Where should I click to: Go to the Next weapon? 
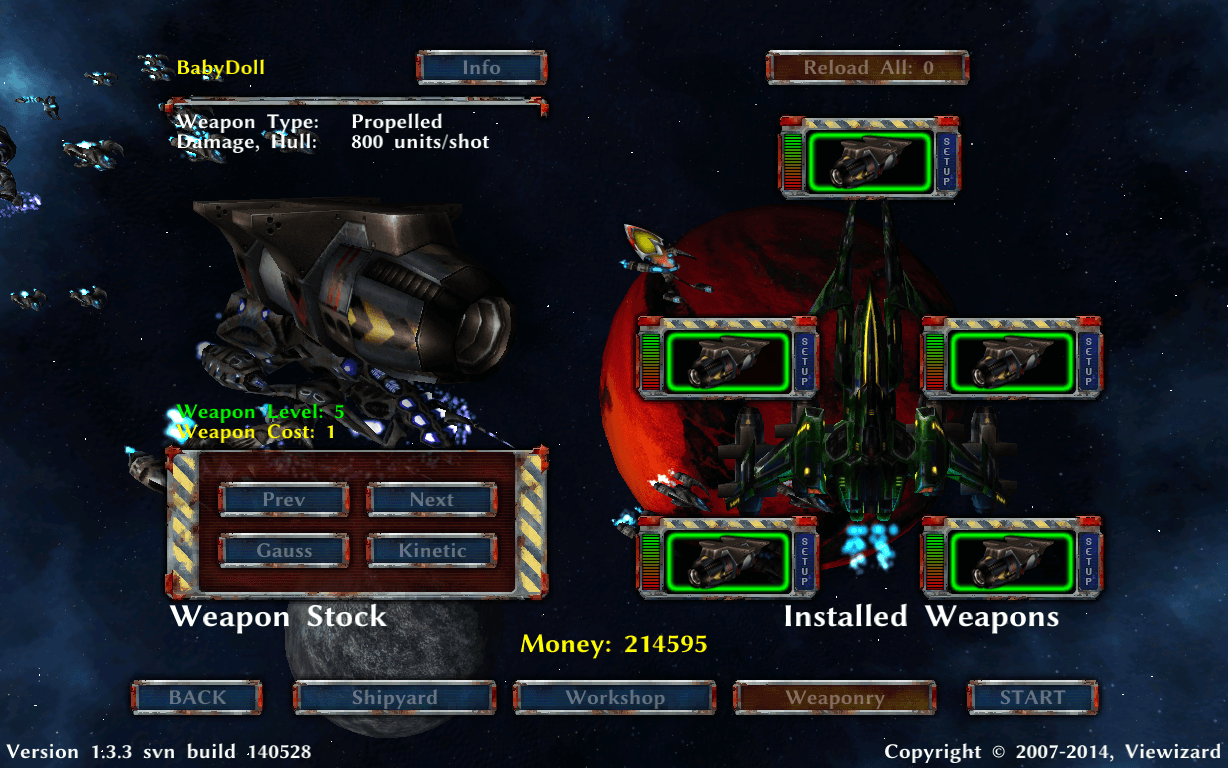click(432, 500)
